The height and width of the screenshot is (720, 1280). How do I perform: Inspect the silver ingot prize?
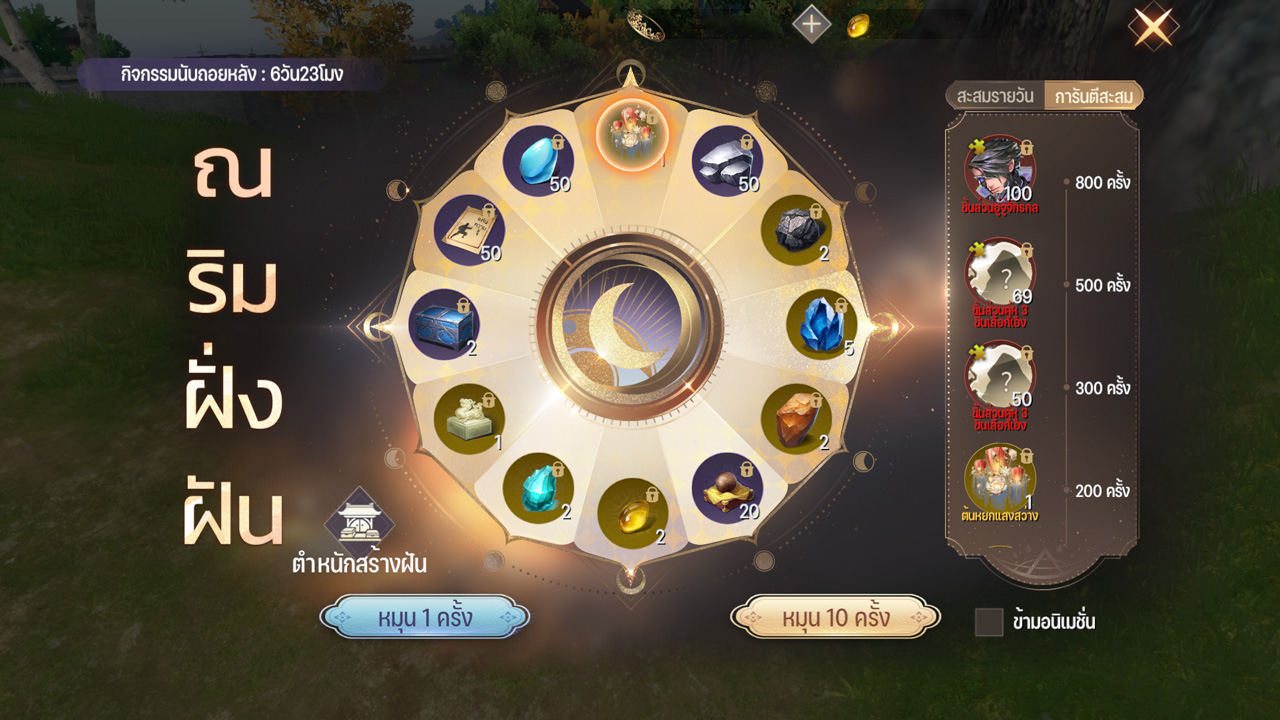(727, 161)
